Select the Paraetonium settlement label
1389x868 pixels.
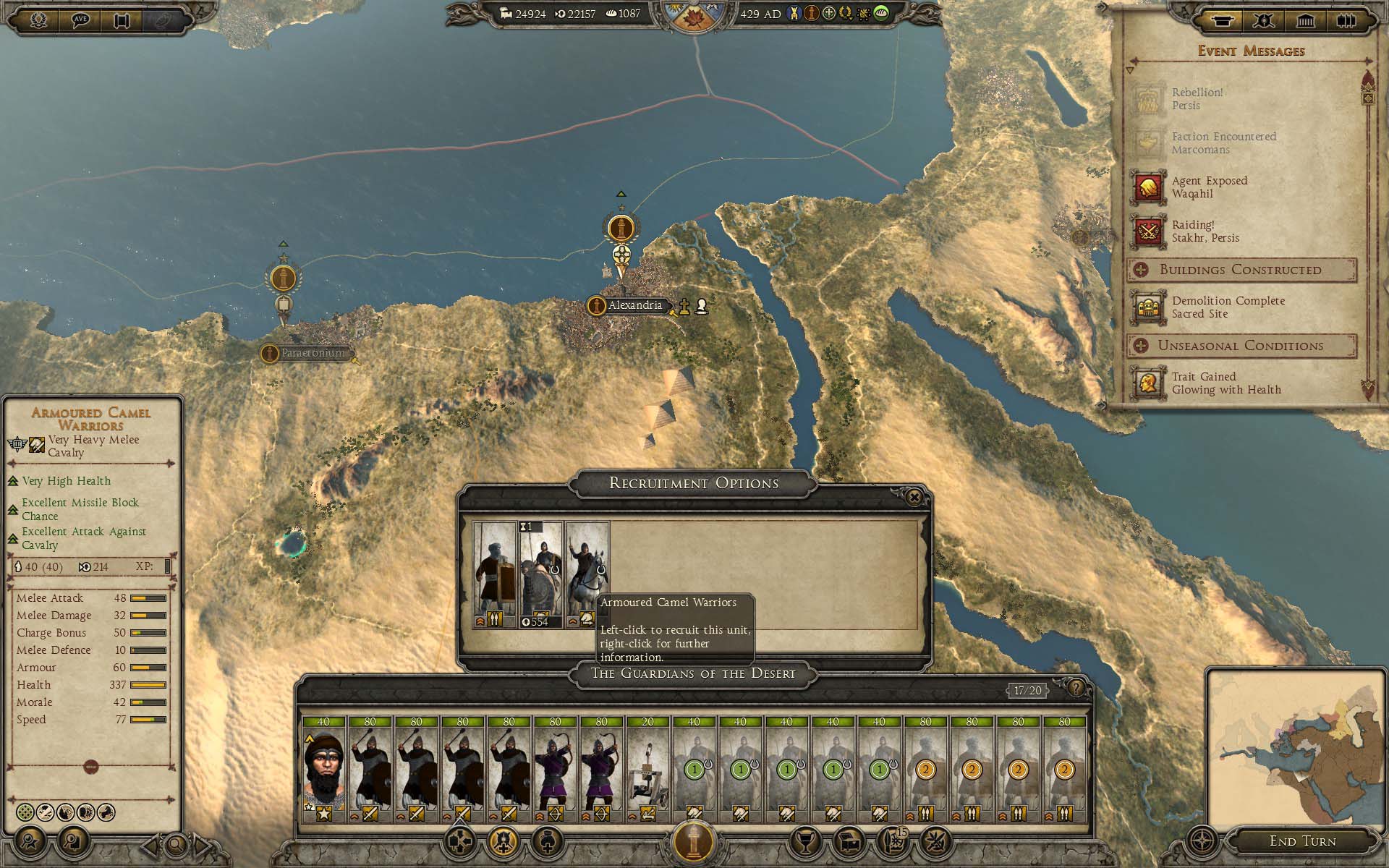tap(313, 353)
